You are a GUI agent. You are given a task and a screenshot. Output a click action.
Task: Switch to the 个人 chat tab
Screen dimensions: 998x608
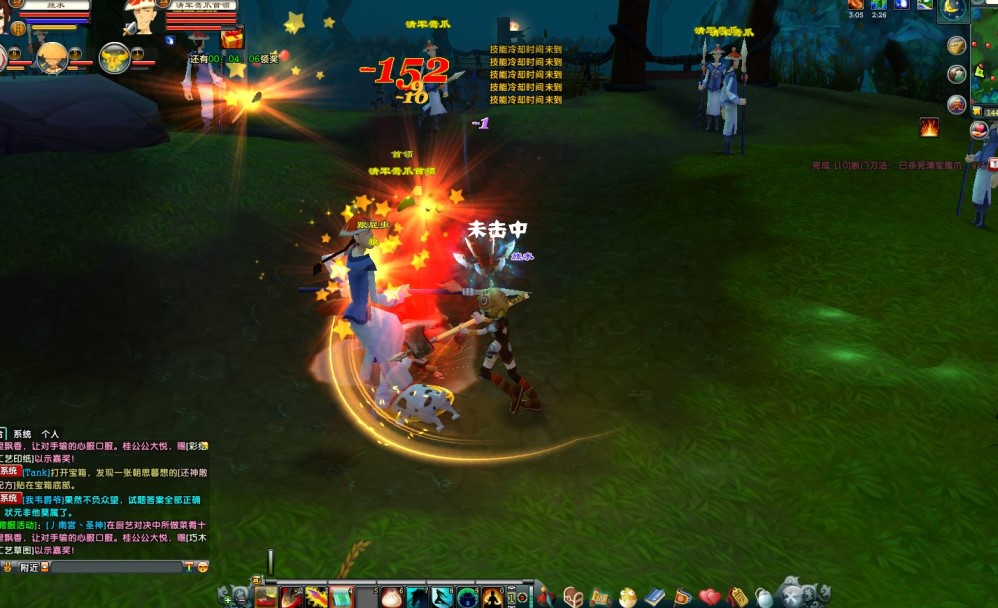[x=50, y=435]
